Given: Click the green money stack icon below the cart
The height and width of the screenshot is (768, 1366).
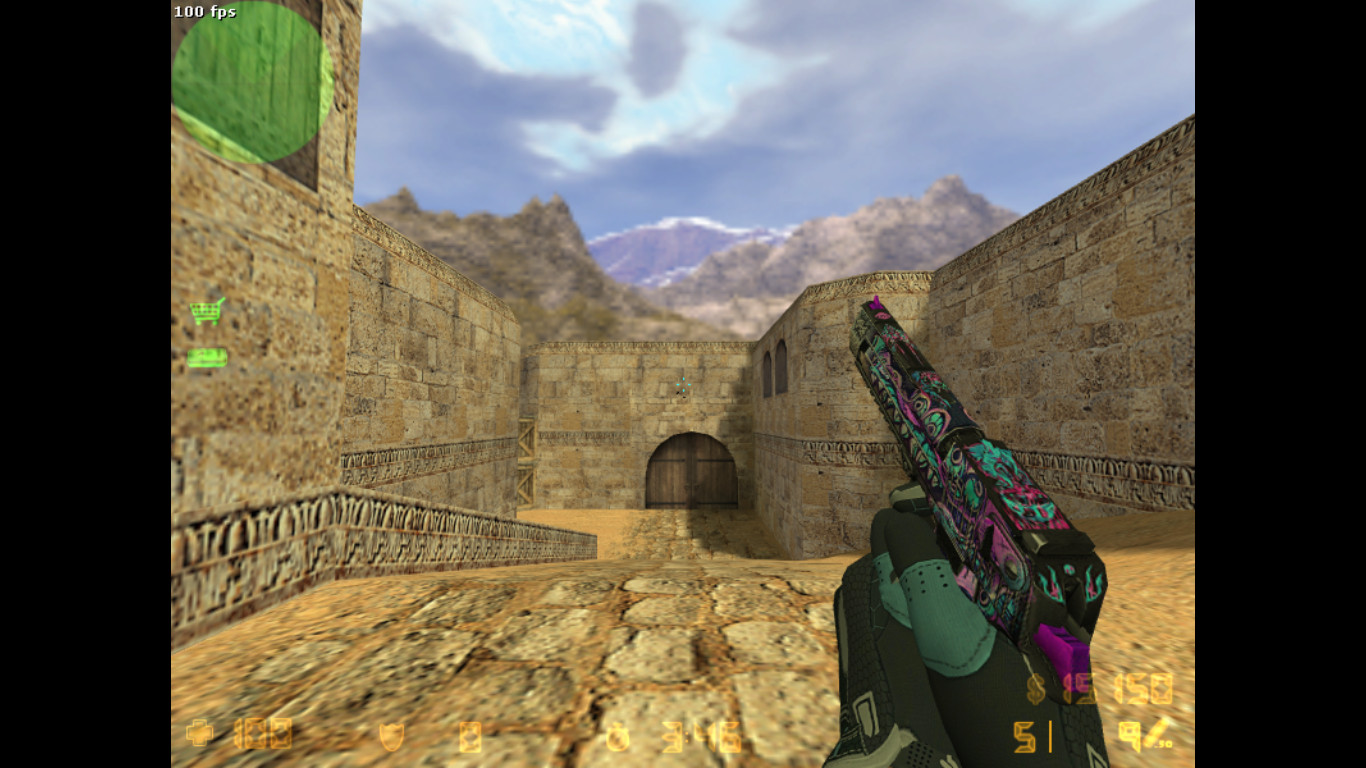Looking at the screenshot, I should pos(206,356).
